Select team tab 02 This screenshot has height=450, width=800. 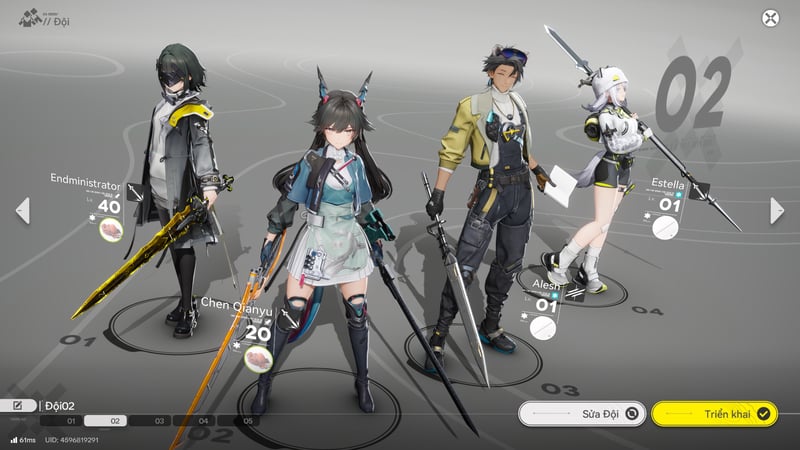click(x=115, y=421)
